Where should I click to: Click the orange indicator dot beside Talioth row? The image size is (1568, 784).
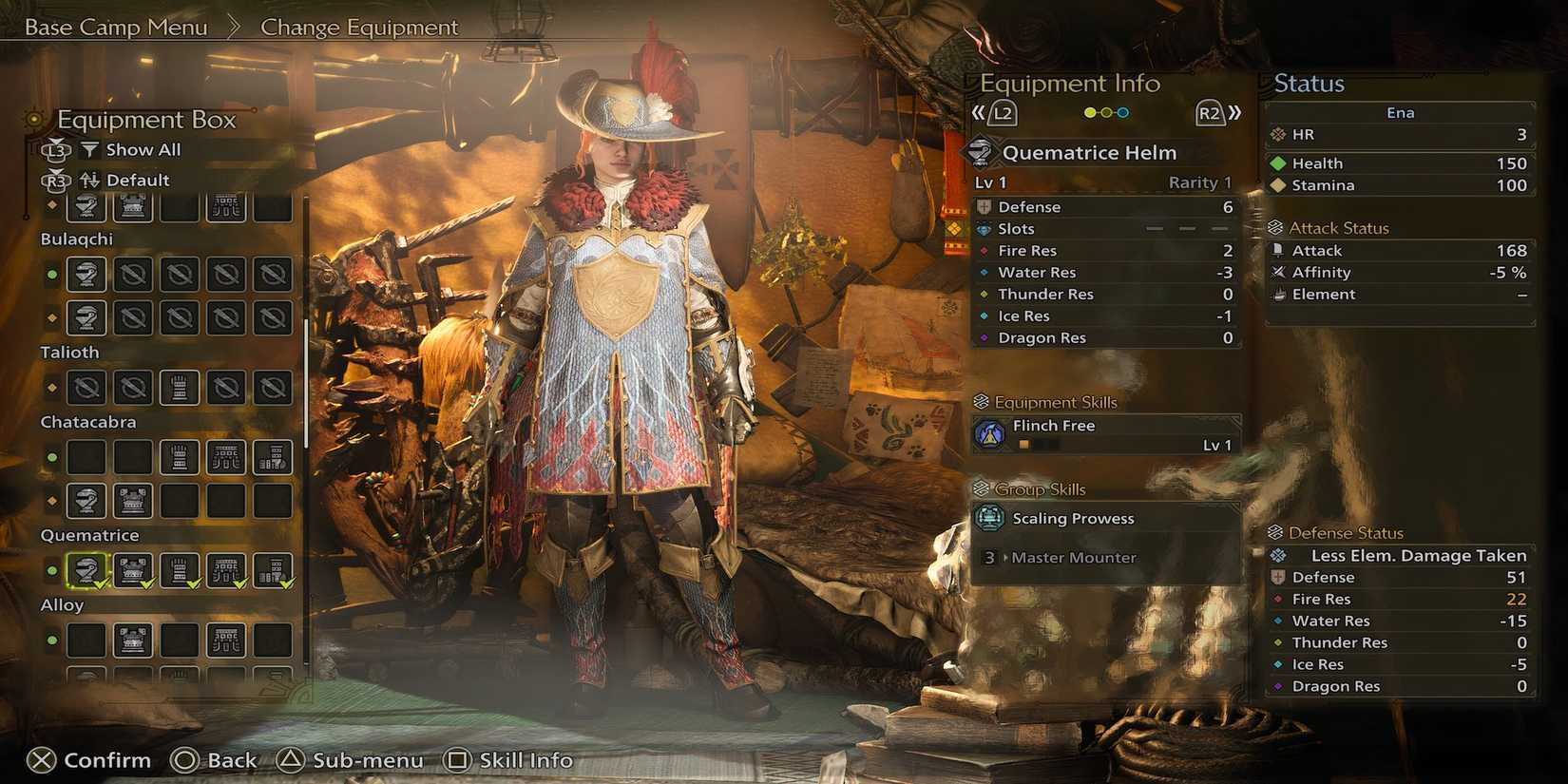(53, 388)
